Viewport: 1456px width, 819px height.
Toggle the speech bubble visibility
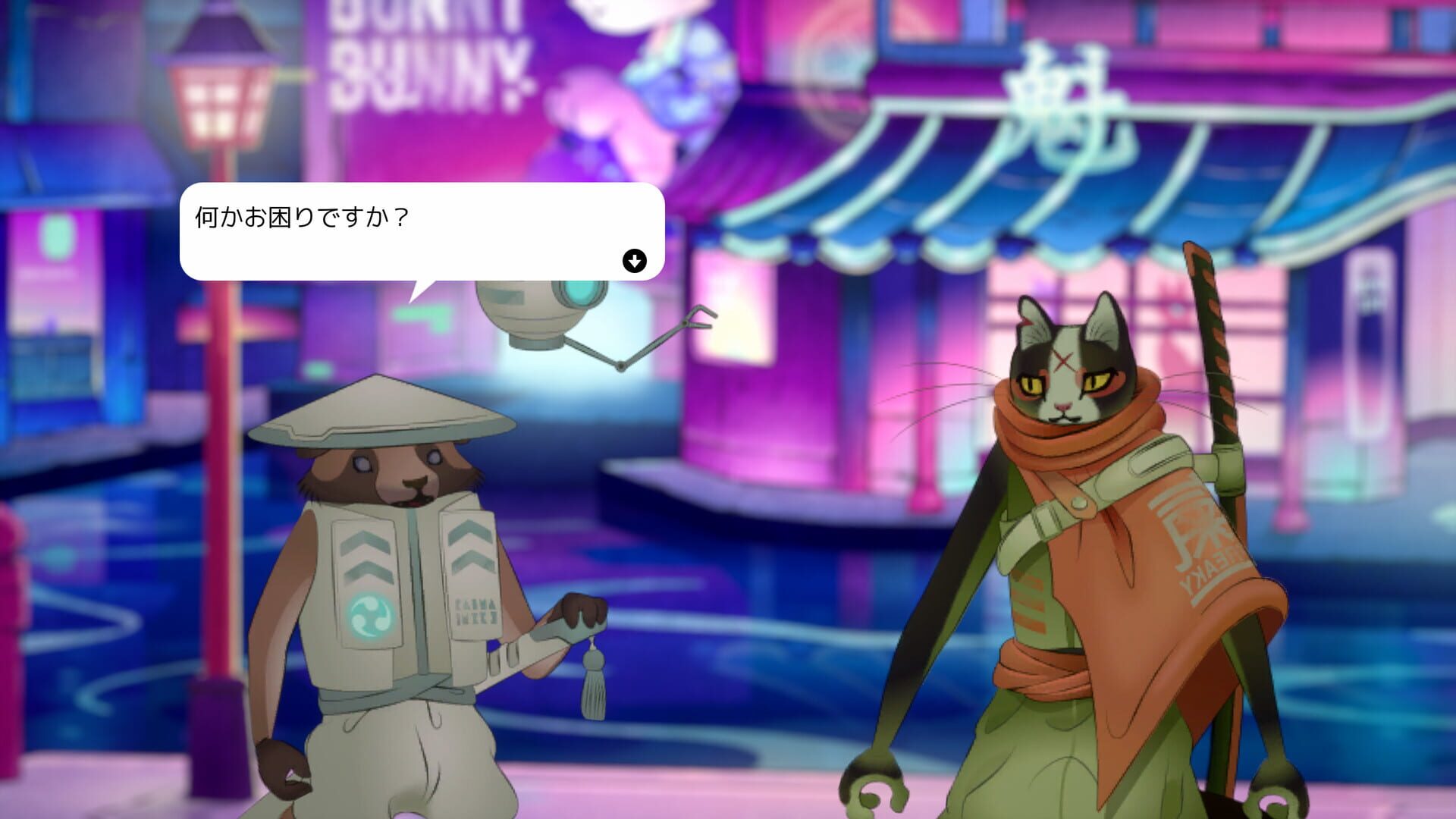421,227
